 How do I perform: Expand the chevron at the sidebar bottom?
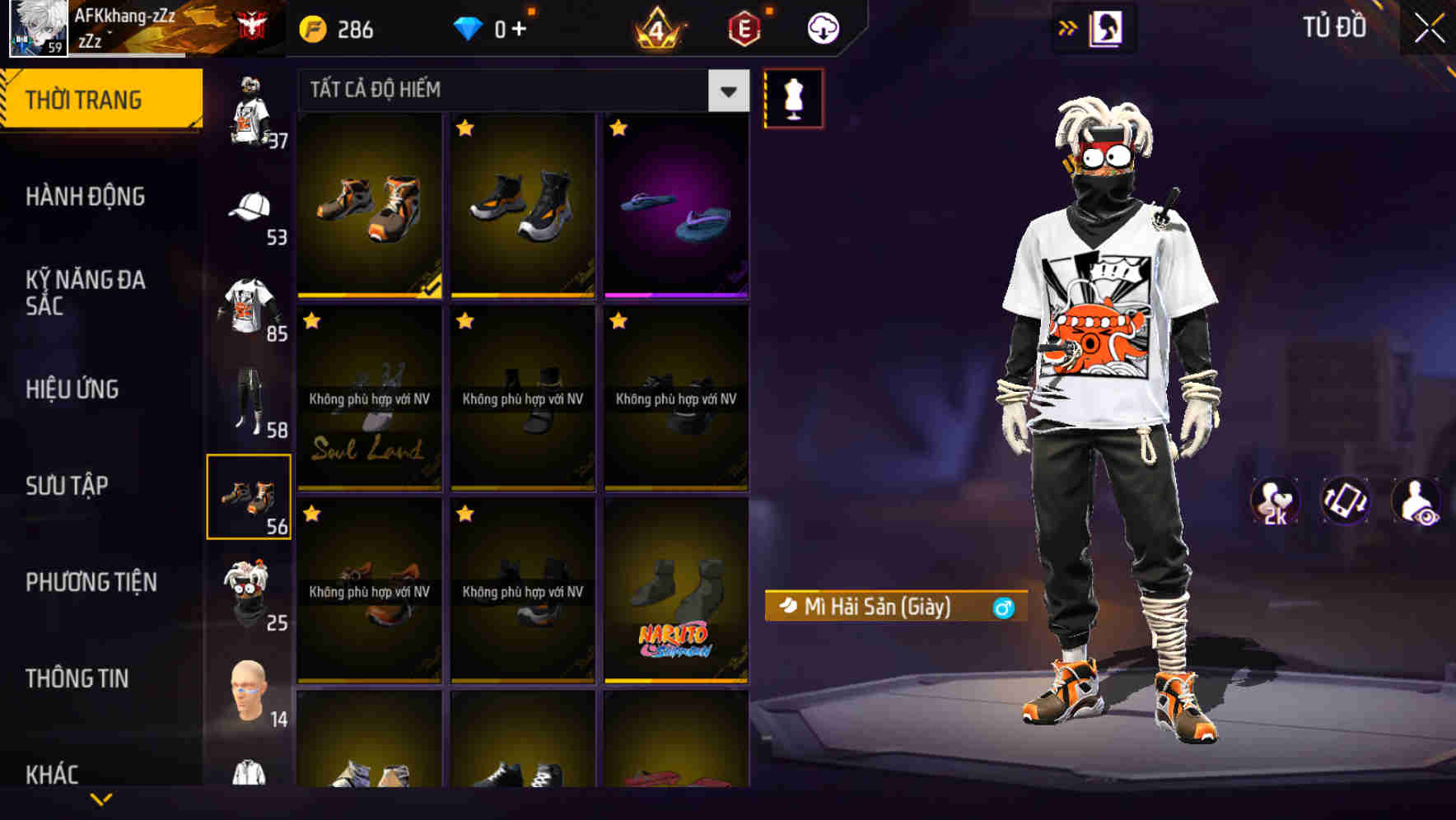(101, 800)
